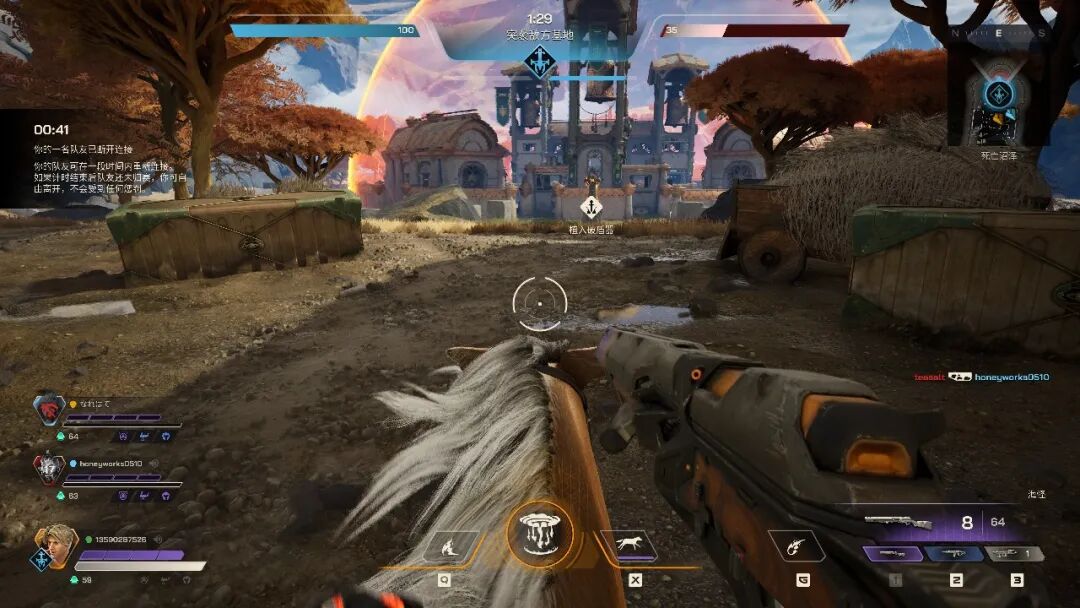
Task: Activate the central ultimate ability icon
Action: [540, 533]
